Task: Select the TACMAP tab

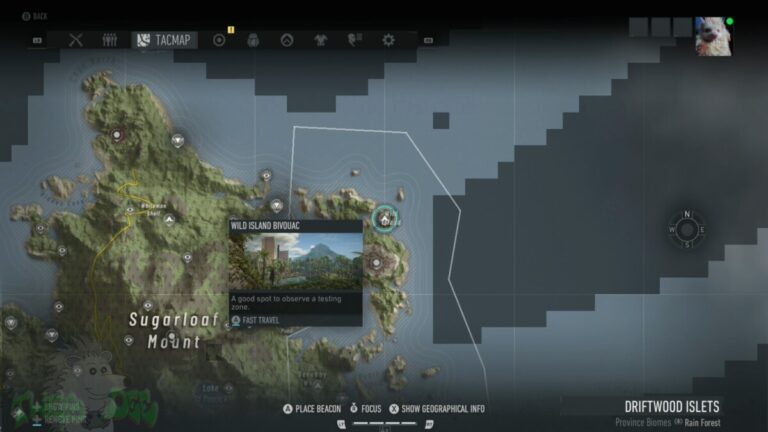Action: pos(165,40)
